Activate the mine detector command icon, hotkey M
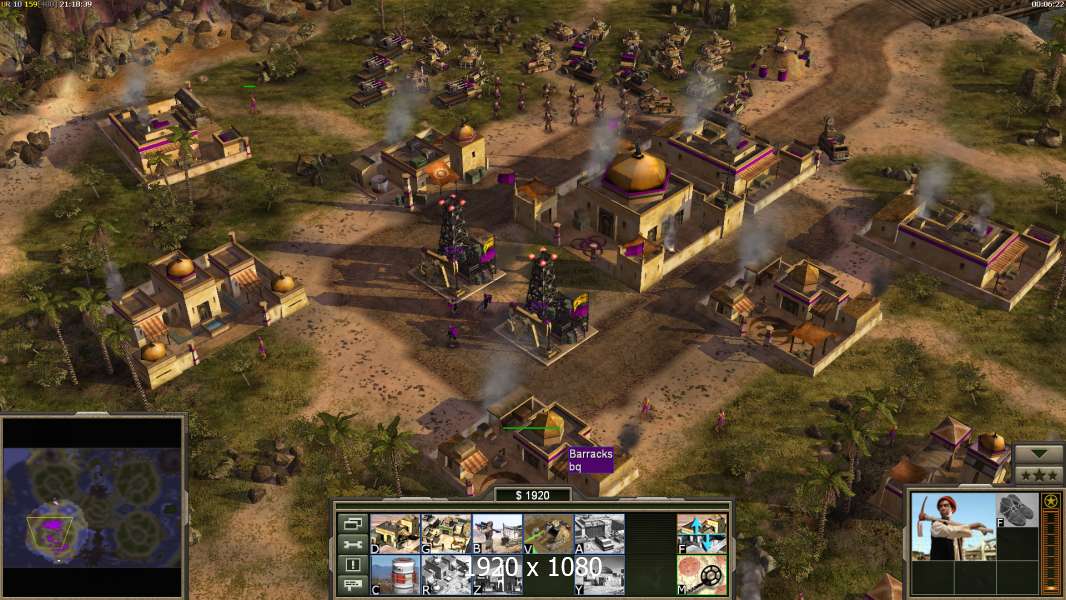The image size is (1066, 600). 701,574
